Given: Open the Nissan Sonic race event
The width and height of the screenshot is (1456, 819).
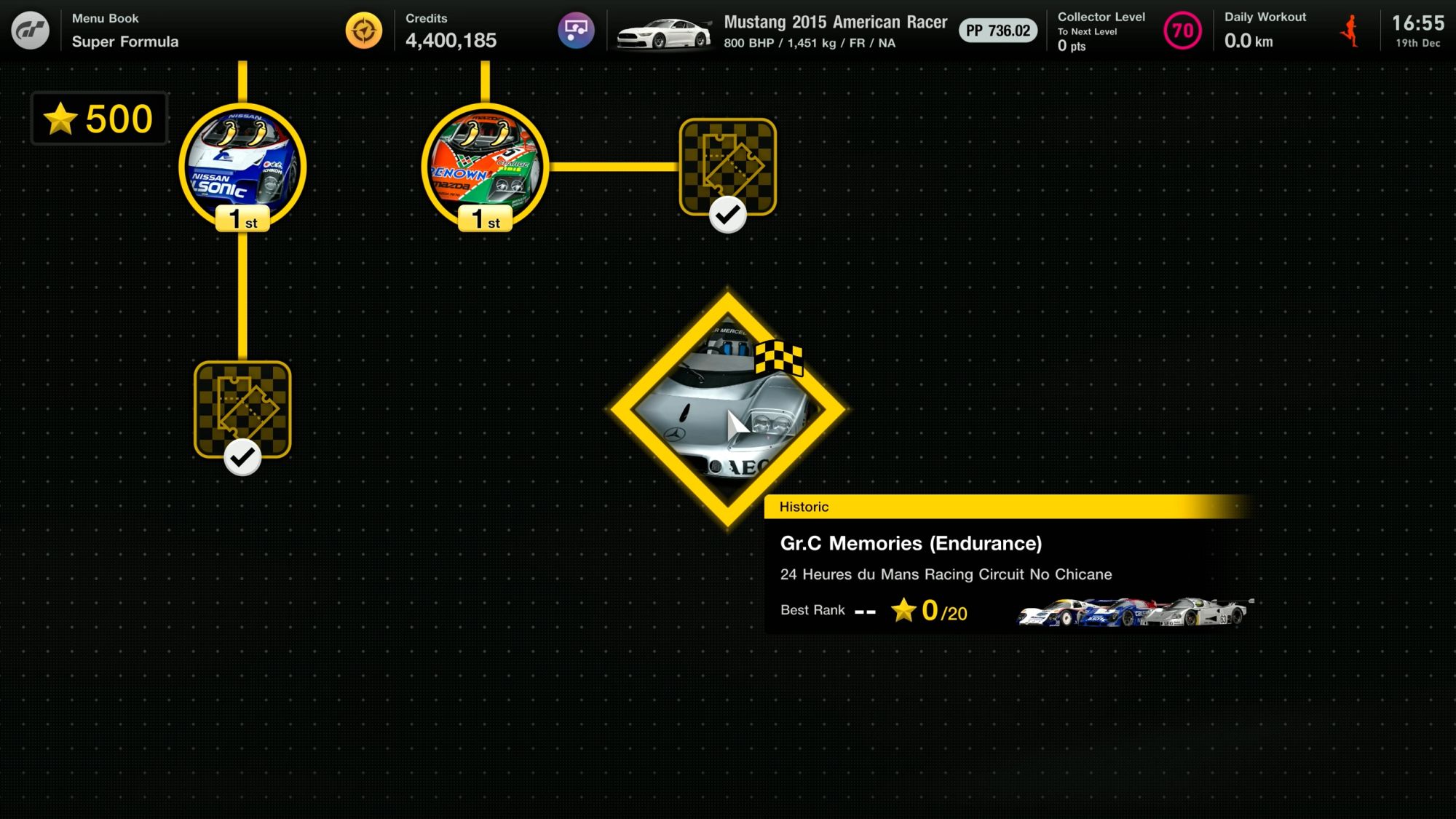Looking at the screenshot, I should point(242,166).
